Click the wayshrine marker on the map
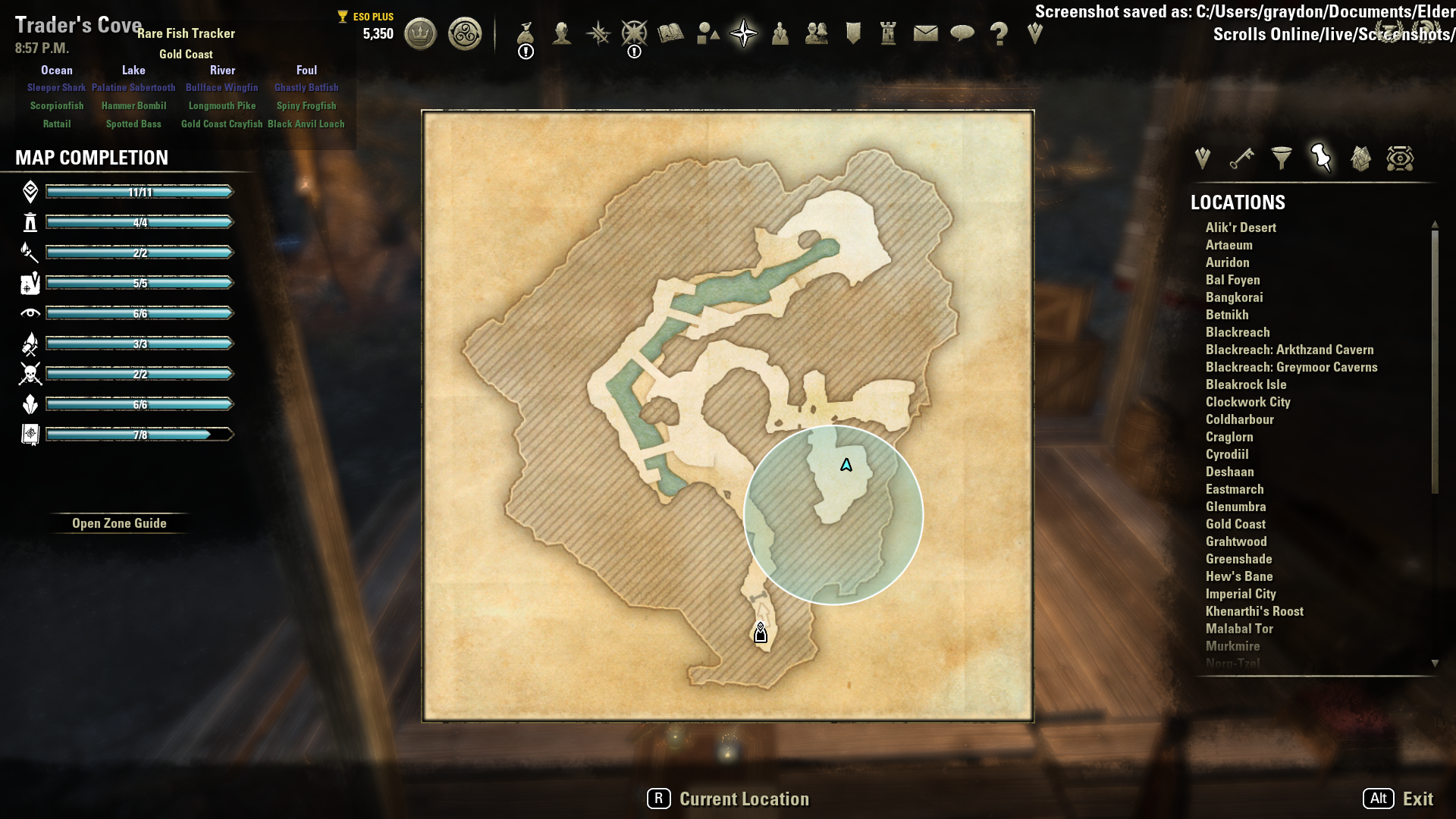Viewport: 1456px width, 819px height. (761, 632)
